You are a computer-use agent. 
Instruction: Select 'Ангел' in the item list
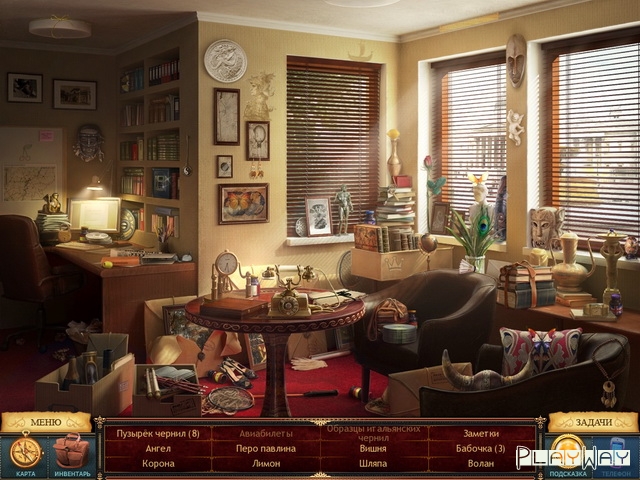(158, 448)
